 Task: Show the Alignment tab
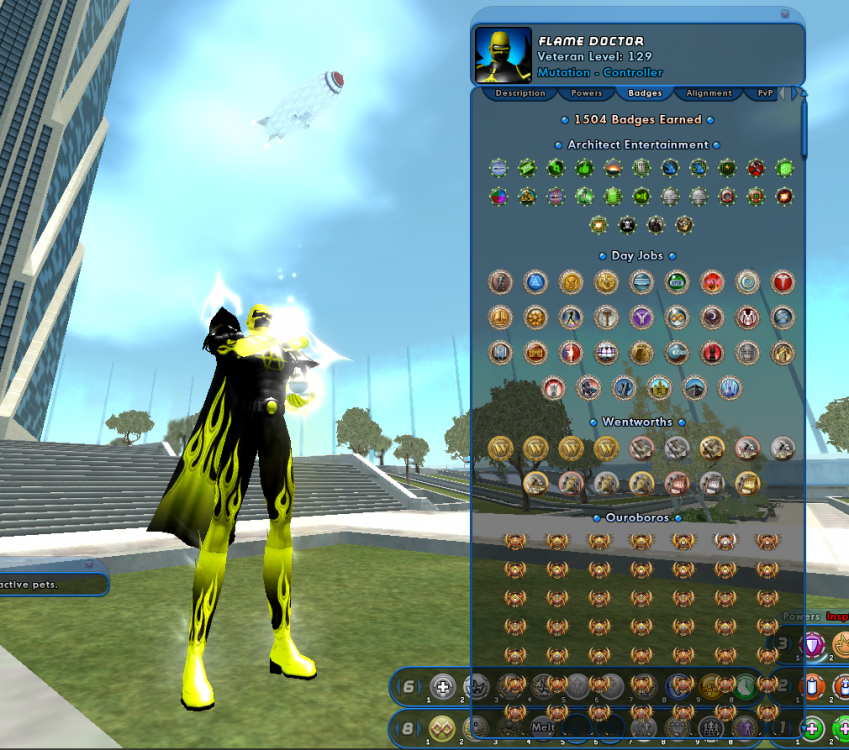point(708,93)
